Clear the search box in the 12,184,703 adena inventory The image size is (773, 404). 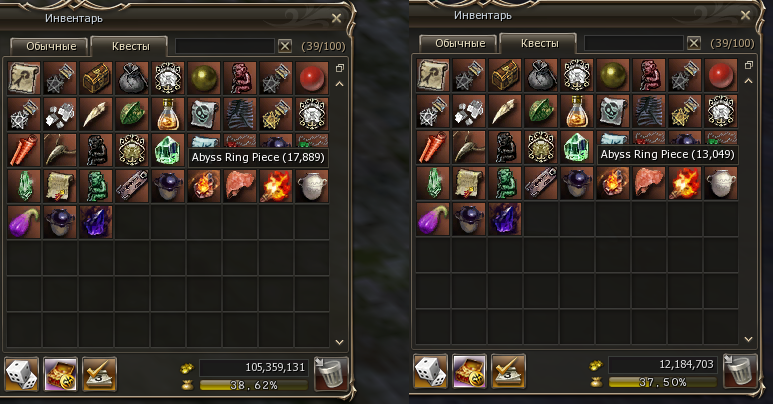(x=693, y=43)
